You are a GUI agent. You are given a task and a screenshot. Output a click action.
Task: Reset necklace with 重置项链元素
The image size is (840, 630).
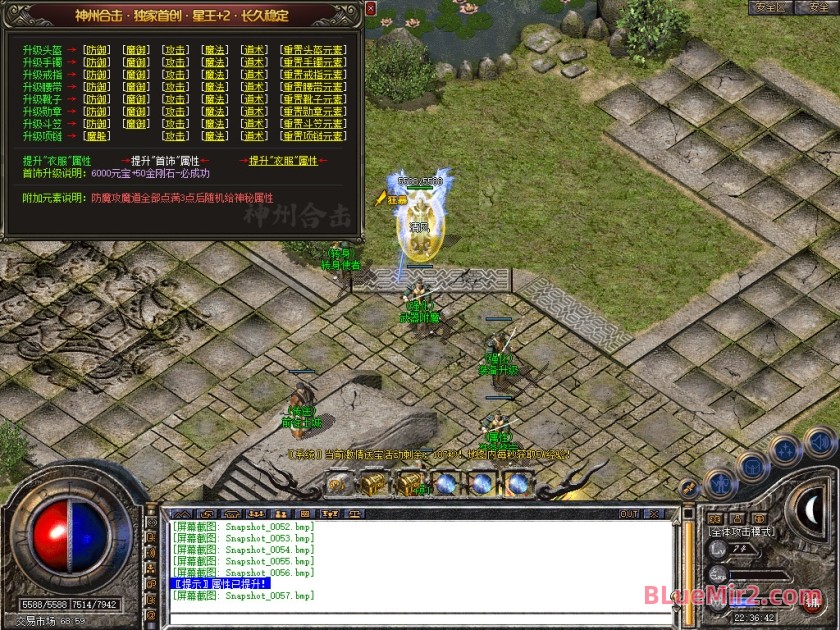tap(313, 136)
